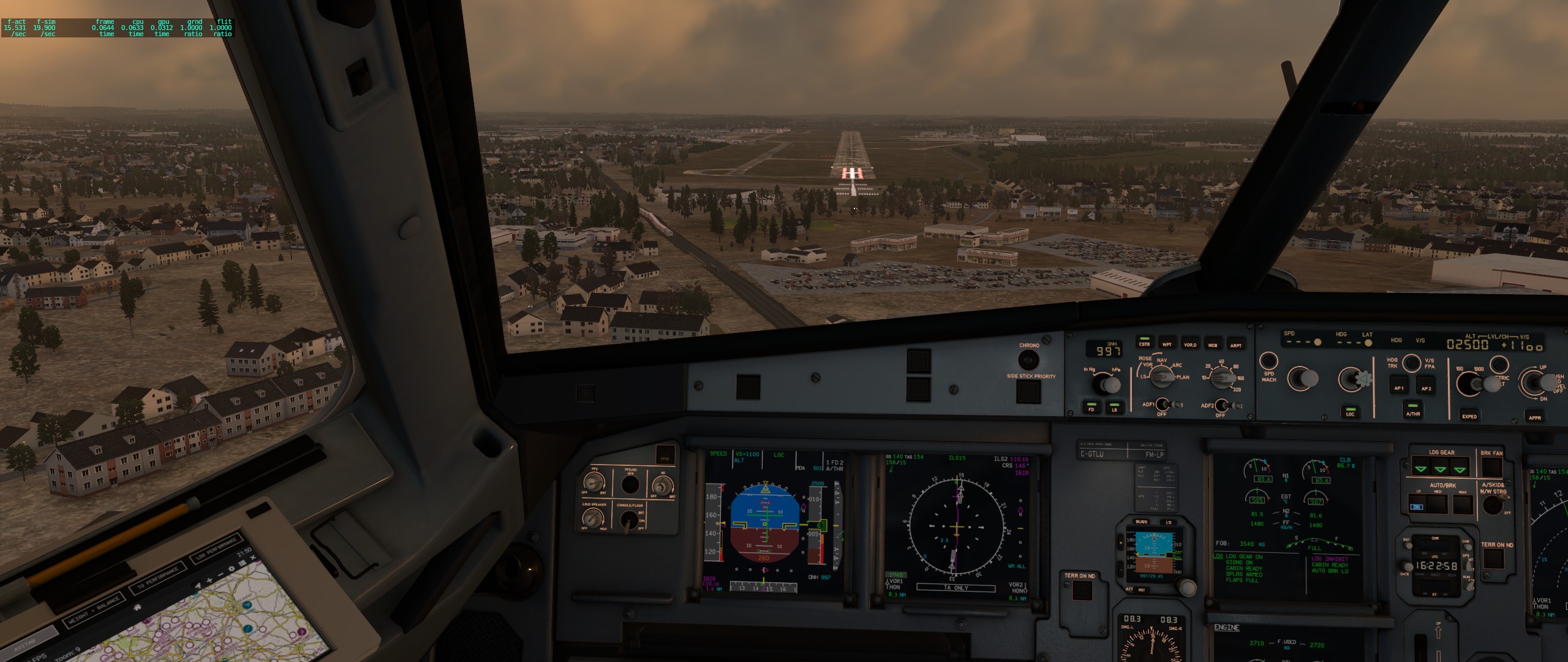Toggle the HDG-TRK V/S-FPA changeover button
The image size is (1568, 662).
click(1411, 363)
